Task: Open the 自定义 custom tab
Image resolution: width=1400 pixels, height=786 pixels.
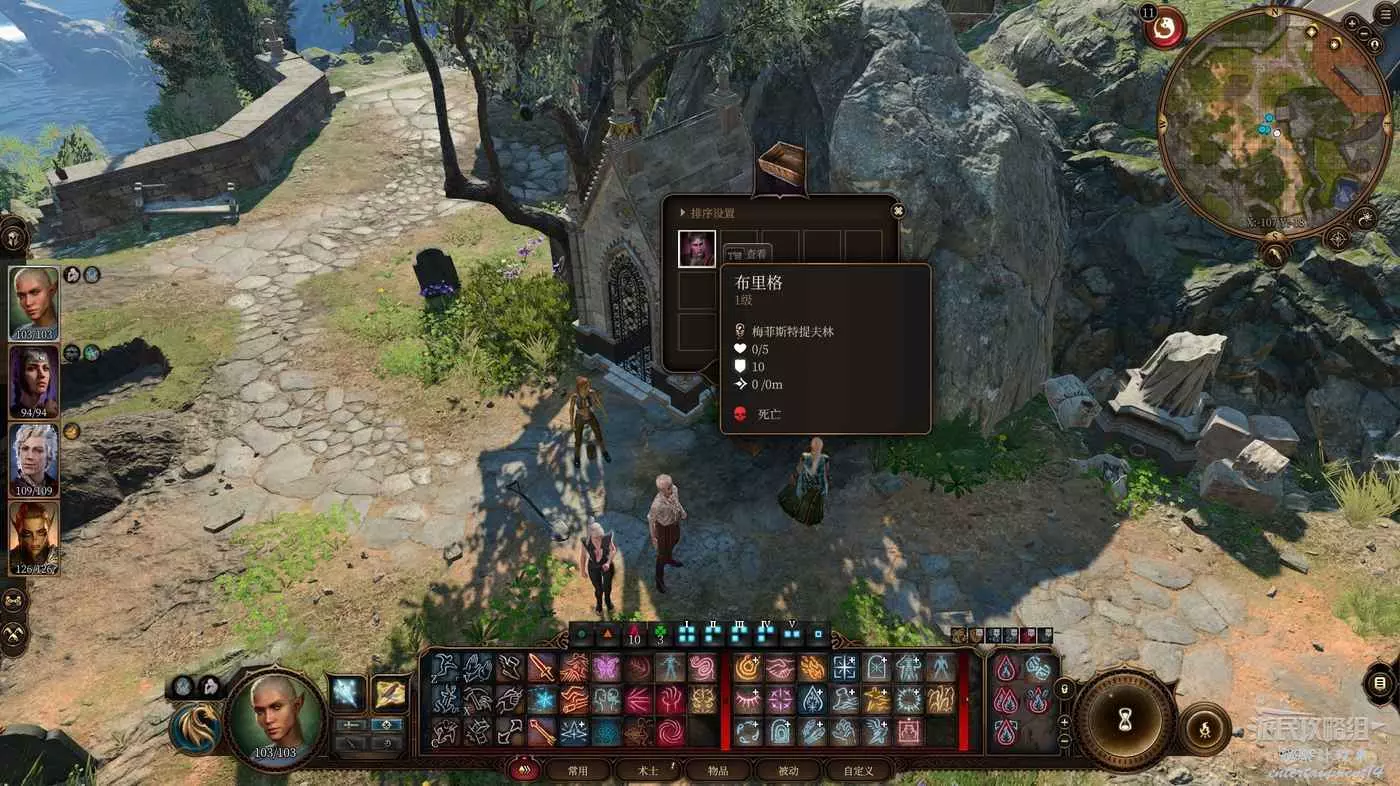Action: (858, 771)
